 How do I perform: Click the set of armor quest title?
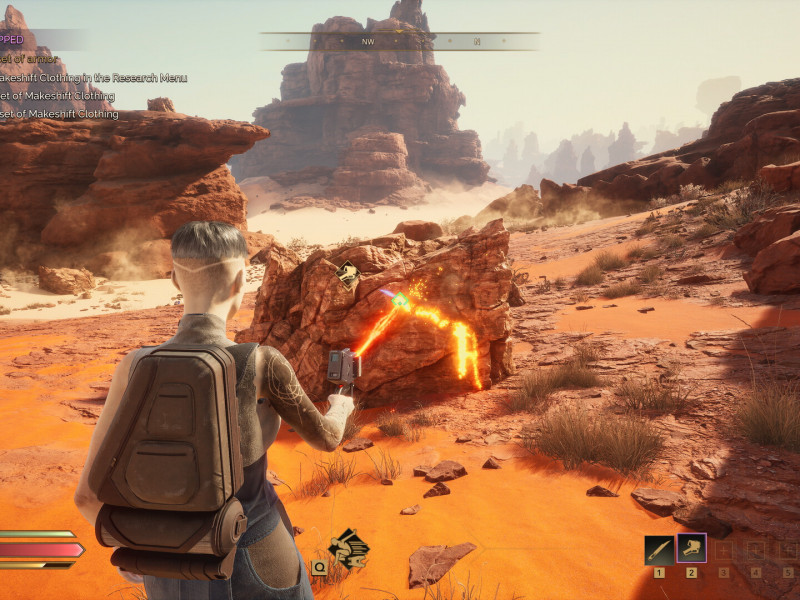coord(30,59)
